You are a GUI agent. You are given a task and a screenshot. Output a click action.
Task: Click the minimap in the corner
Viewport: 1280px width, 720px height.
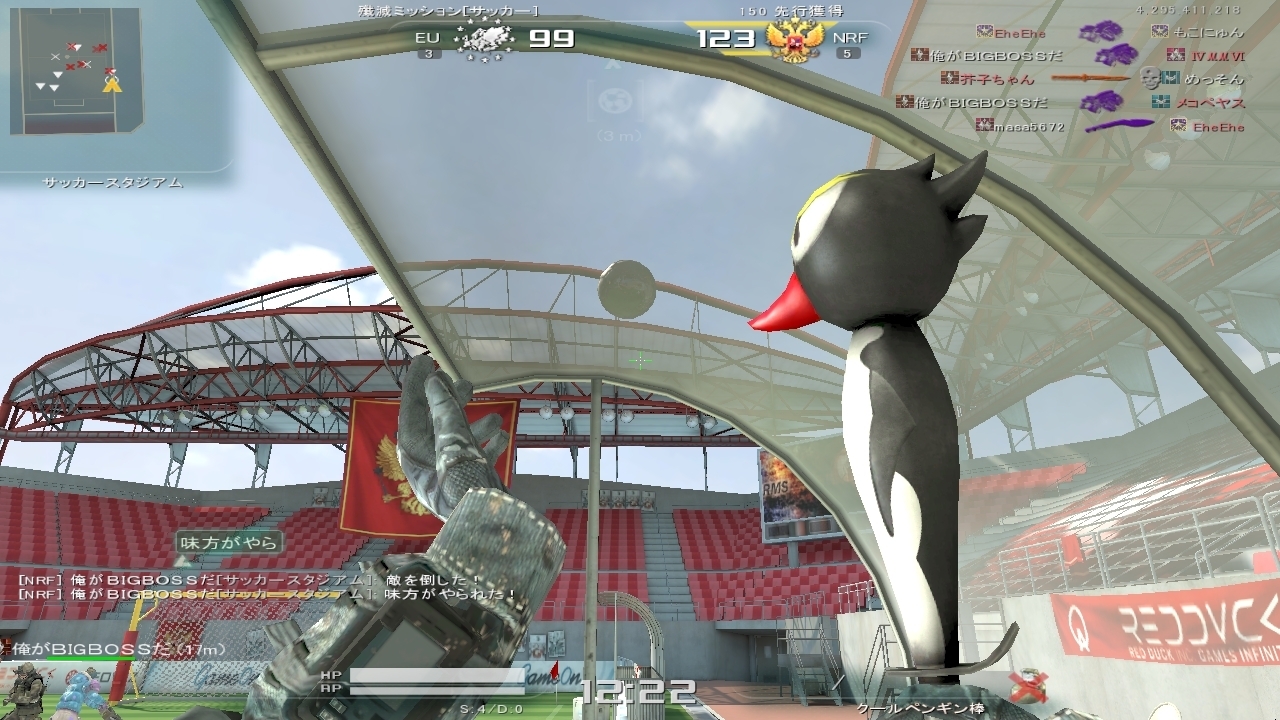click(75, 71)
